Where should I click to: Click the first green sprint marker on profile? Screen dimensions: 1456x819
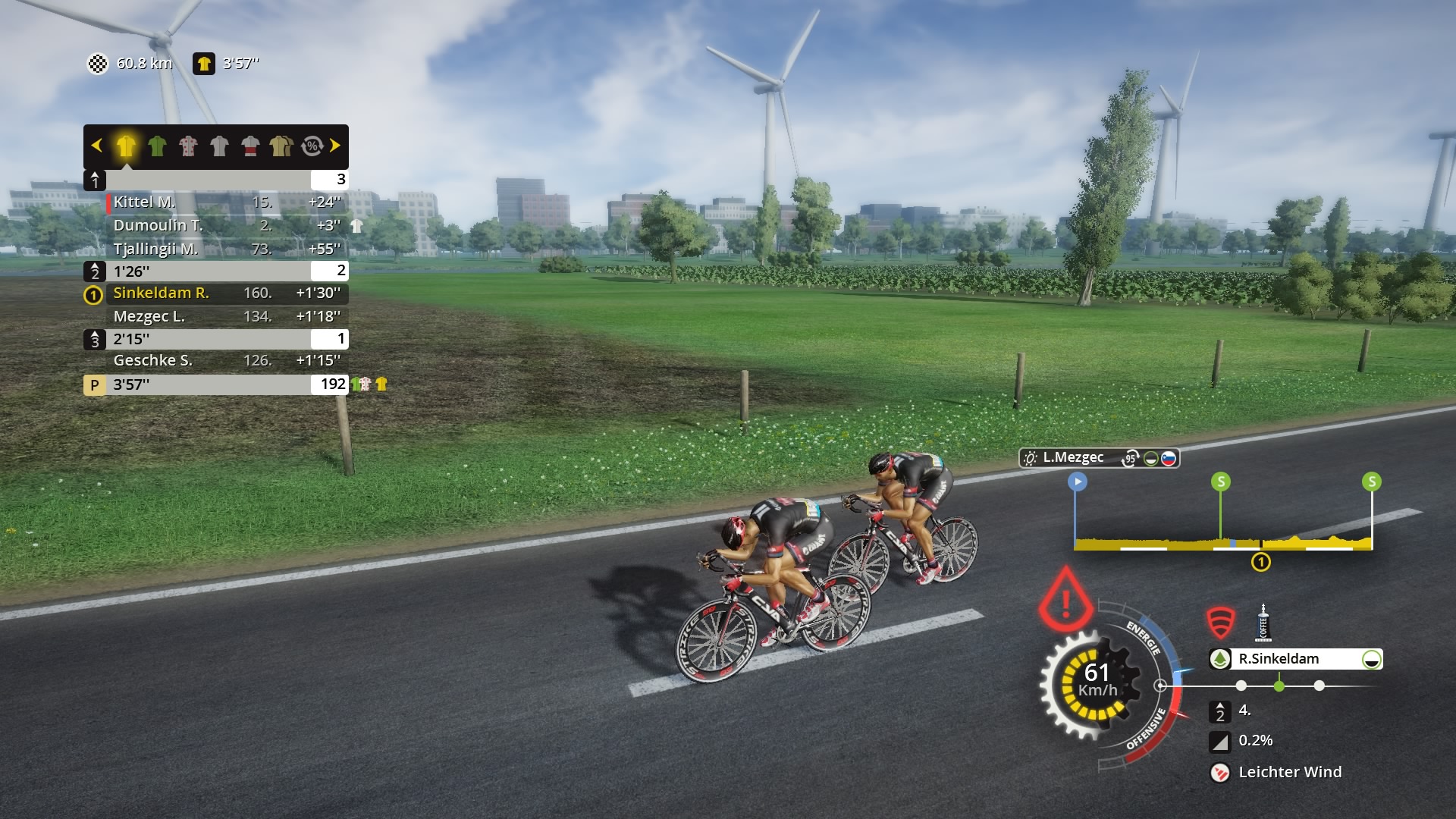coord(1221,482)
